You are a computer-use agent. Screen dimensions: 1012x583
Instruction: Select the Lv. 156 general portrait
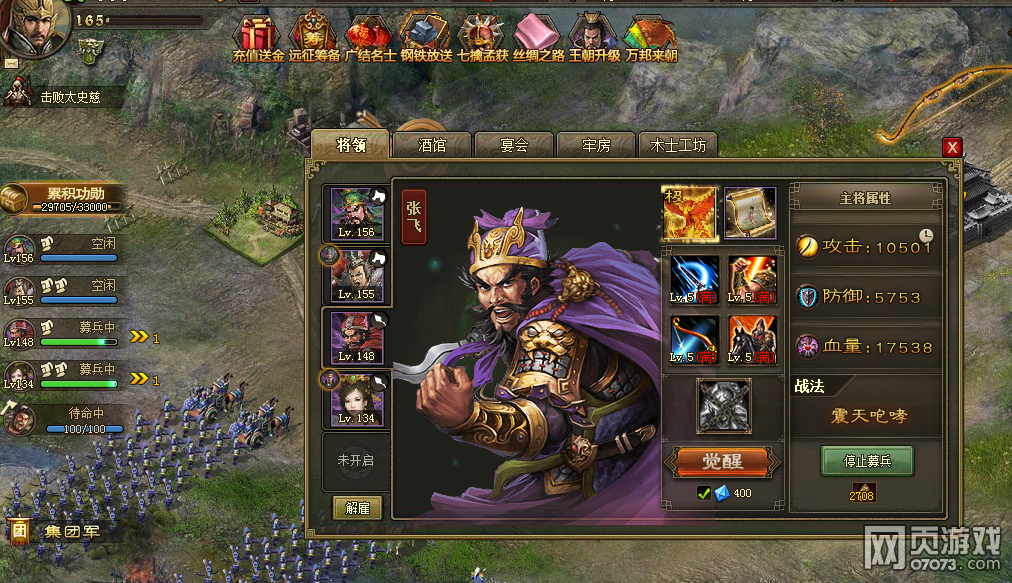[357, 213]
